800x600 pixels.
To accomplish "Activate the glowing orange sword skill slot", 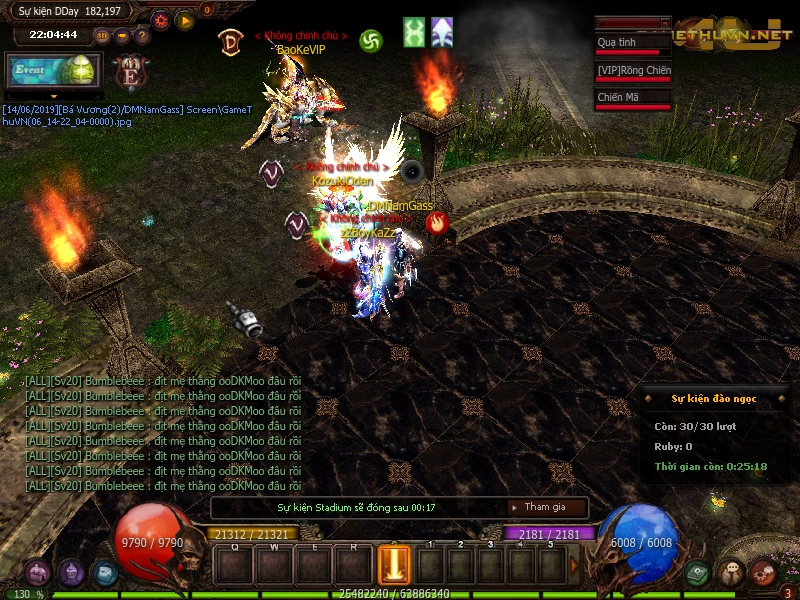I will [394, 564].
